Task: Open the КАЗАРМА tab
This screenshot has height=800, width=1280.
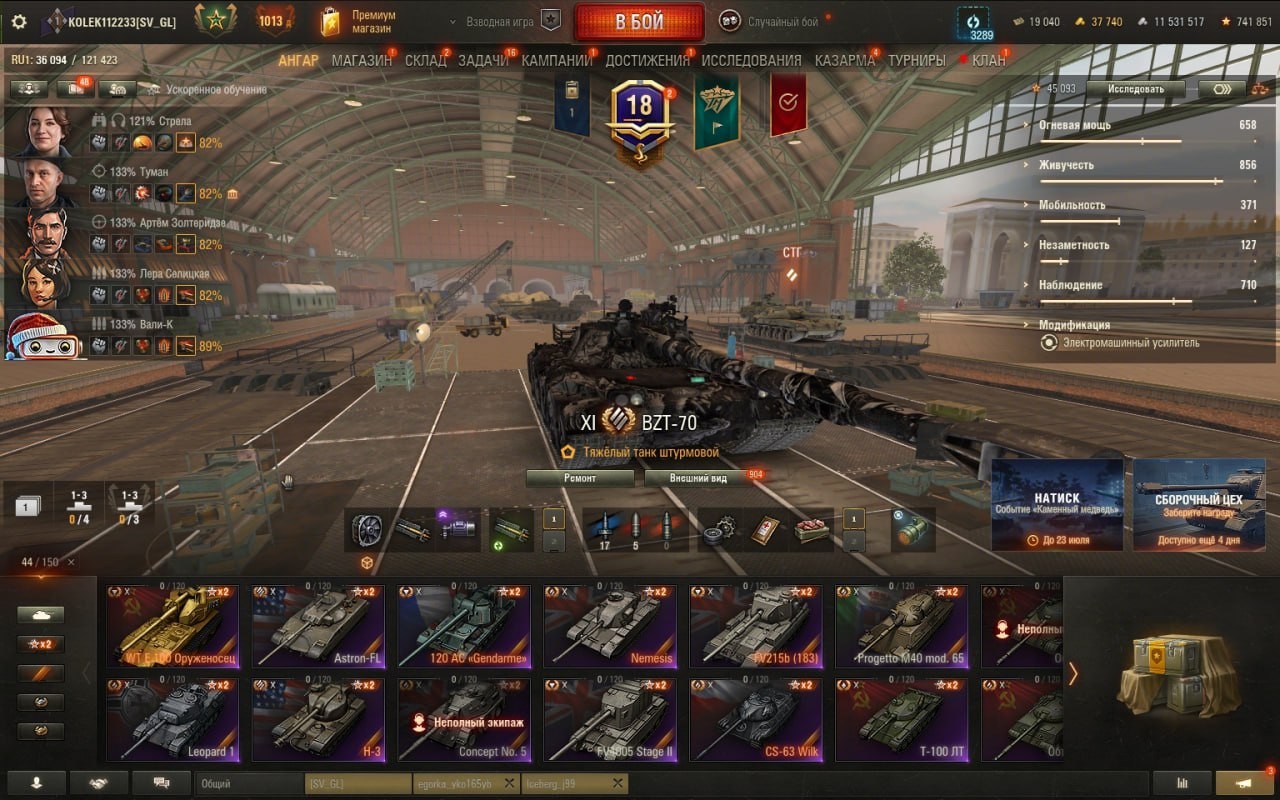Action: tap(844, 60)
